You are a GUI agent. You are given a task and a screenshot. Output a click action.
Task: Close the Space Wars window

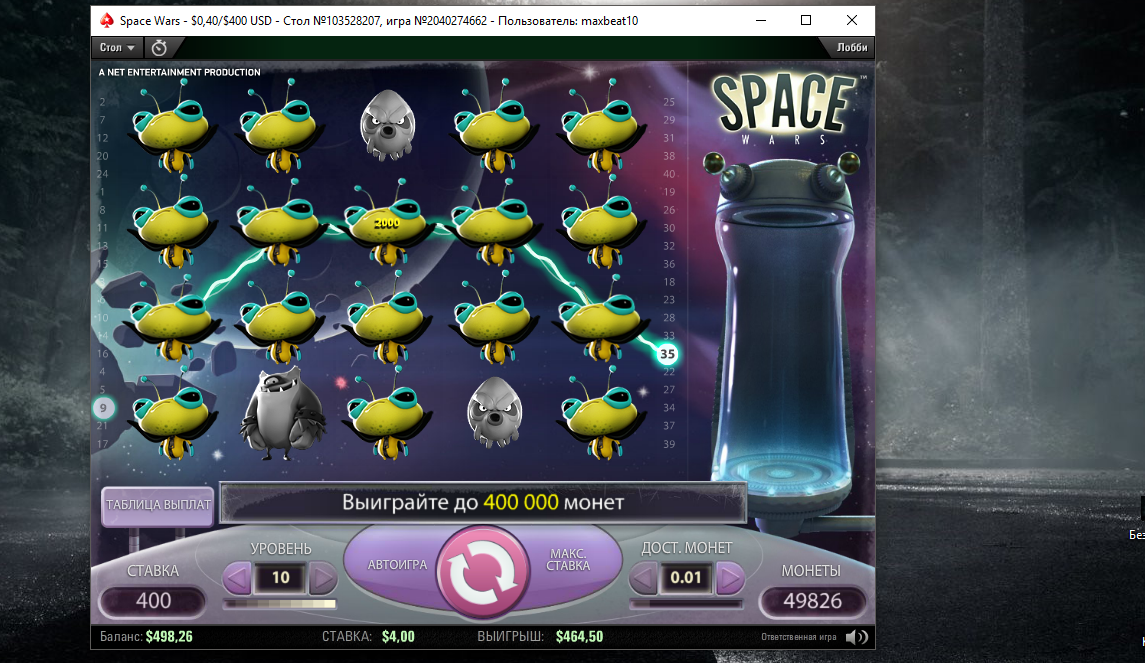(x=851, y=20)
